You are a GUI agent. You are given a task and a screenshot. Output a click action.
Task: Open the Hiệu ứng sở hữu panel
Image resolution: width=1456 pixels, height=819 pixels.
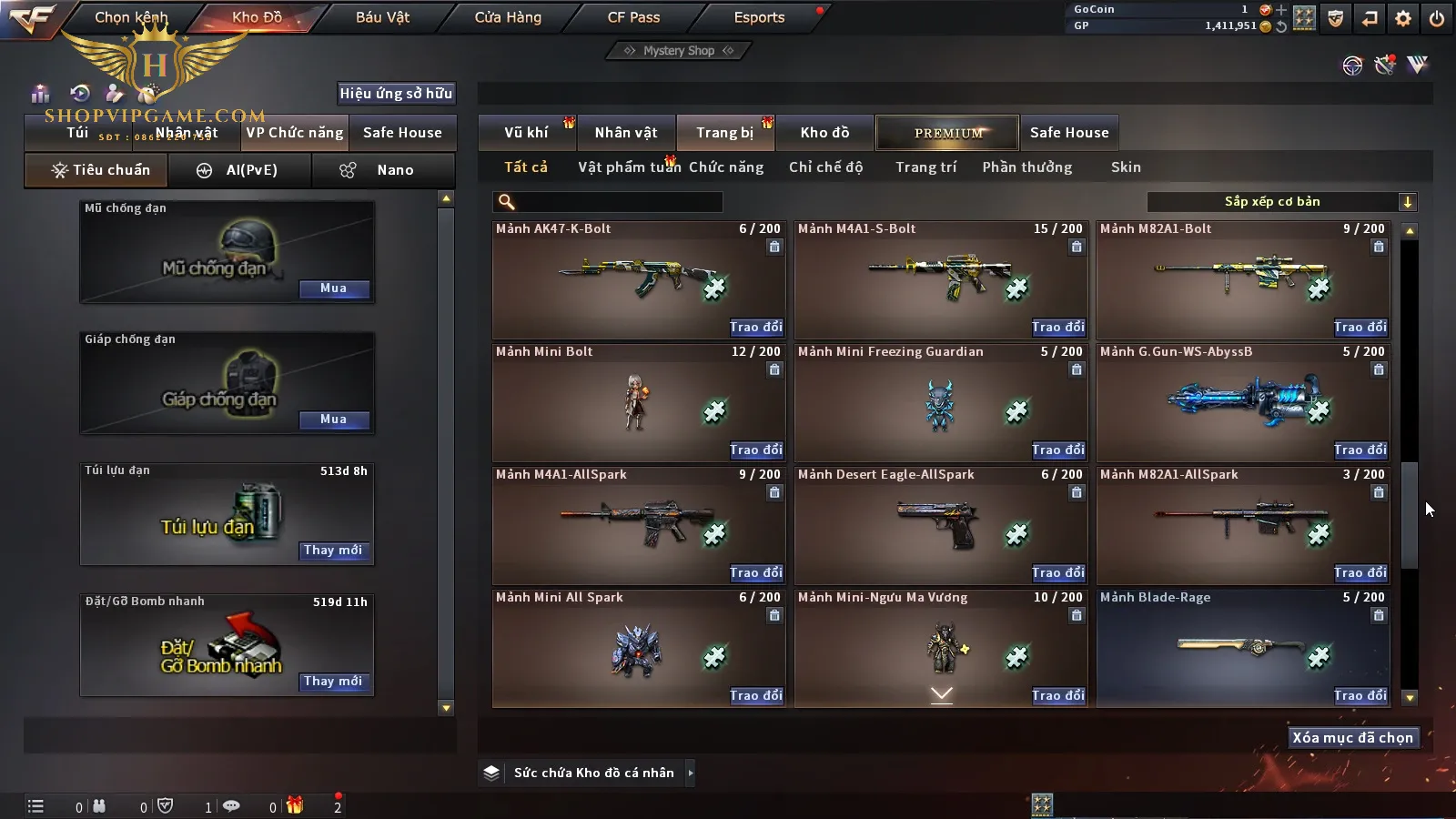tap(396, 93)
